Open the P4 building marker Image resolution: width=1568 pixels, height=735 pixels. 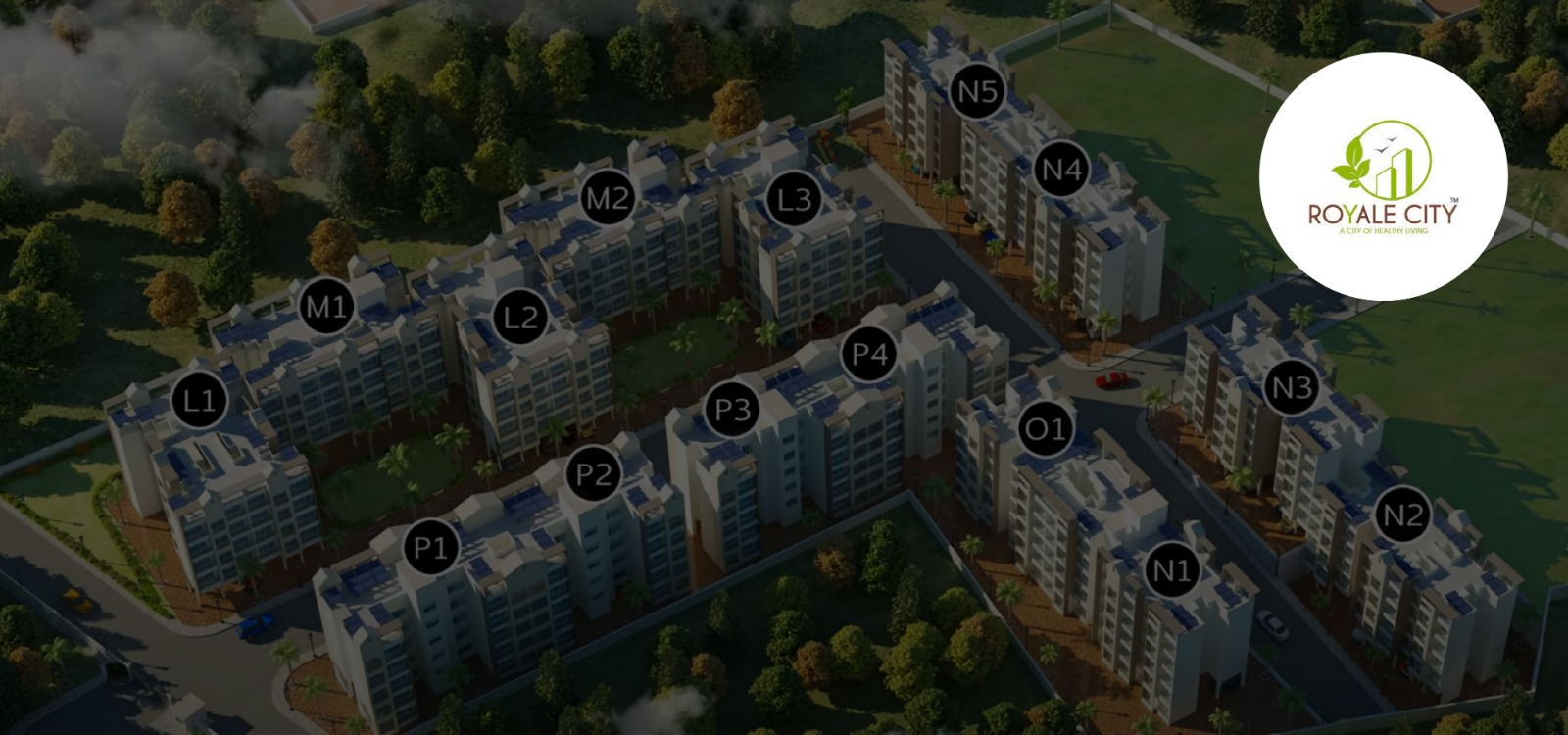point(869,353)
